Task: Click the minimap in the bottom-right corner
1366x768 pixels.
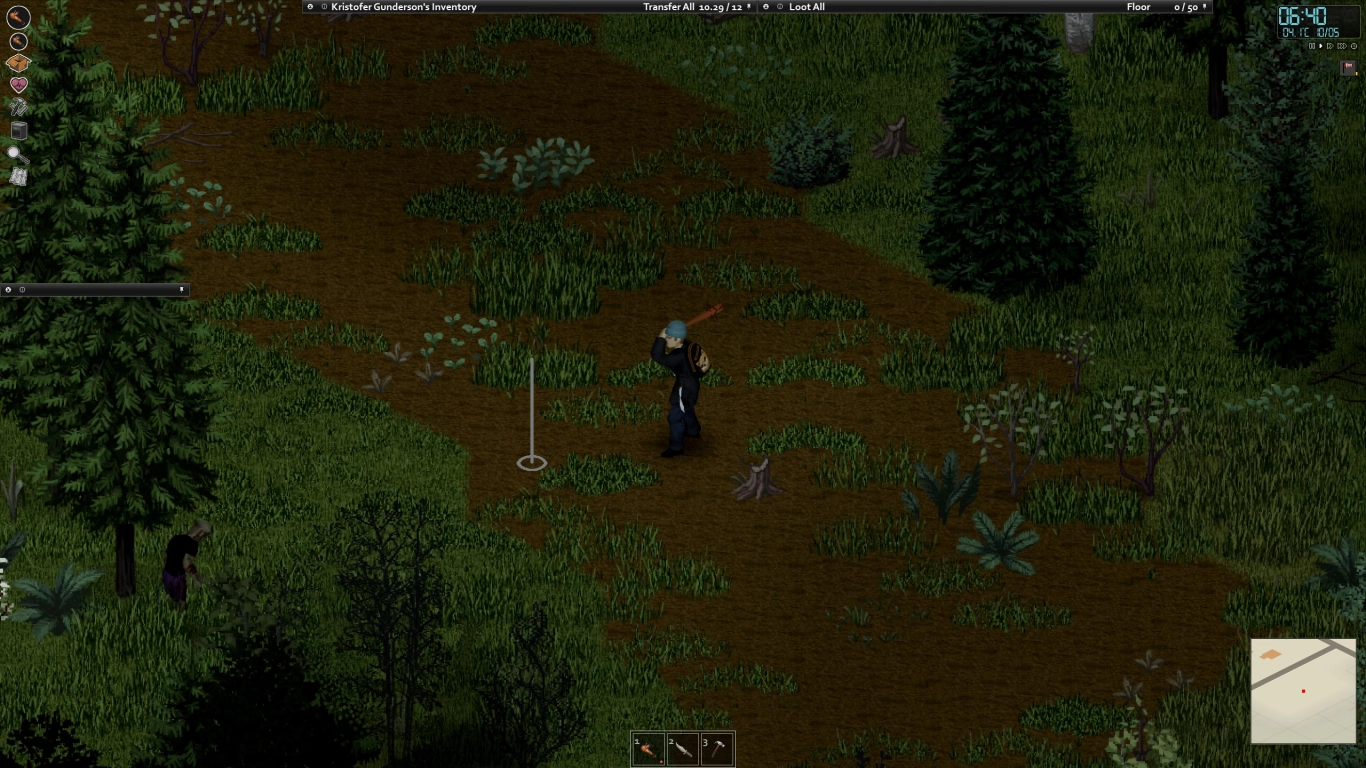Action: 1303,688
